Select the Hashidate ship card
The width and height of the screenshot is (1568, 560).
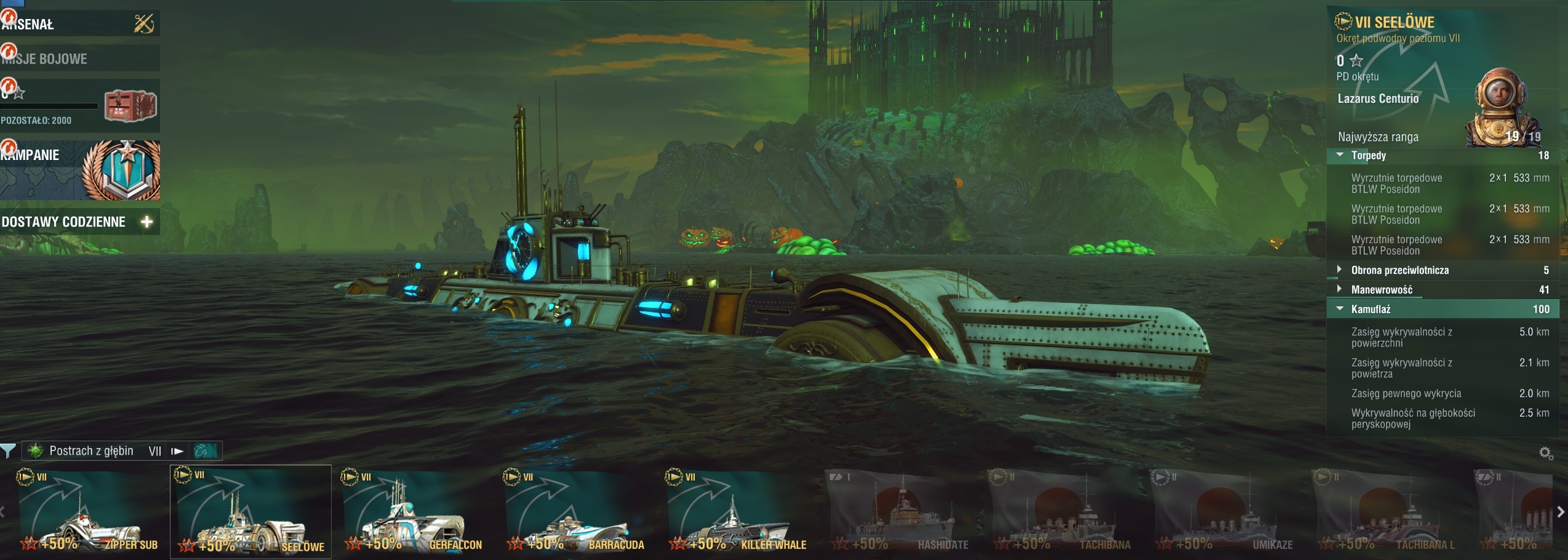(900, 513)
